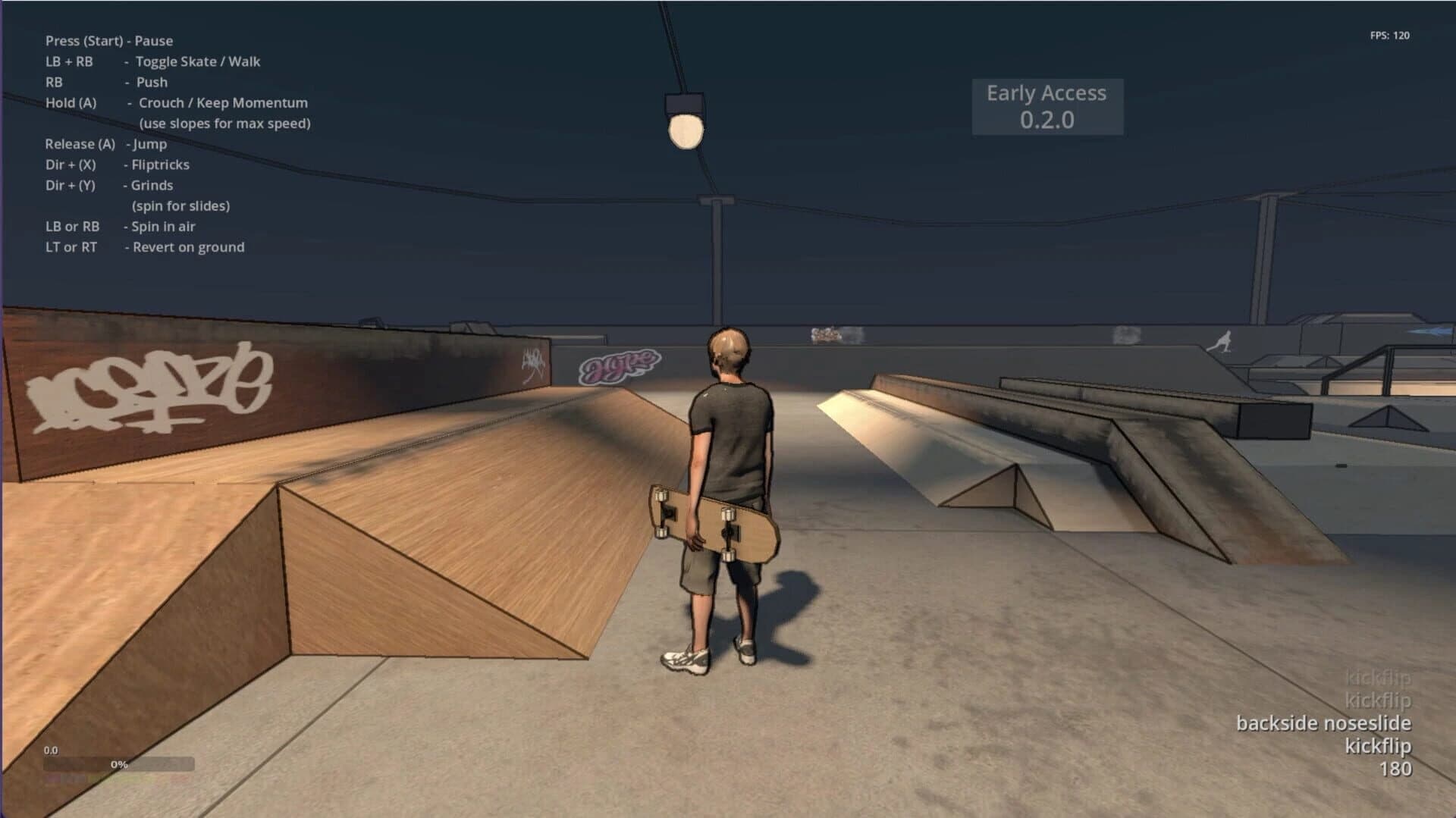Viewport: 1456px width, 818px height.
Task: Select the LB + RB Toggle Skate / Walk hint
Action: click(x=153, y=61)
